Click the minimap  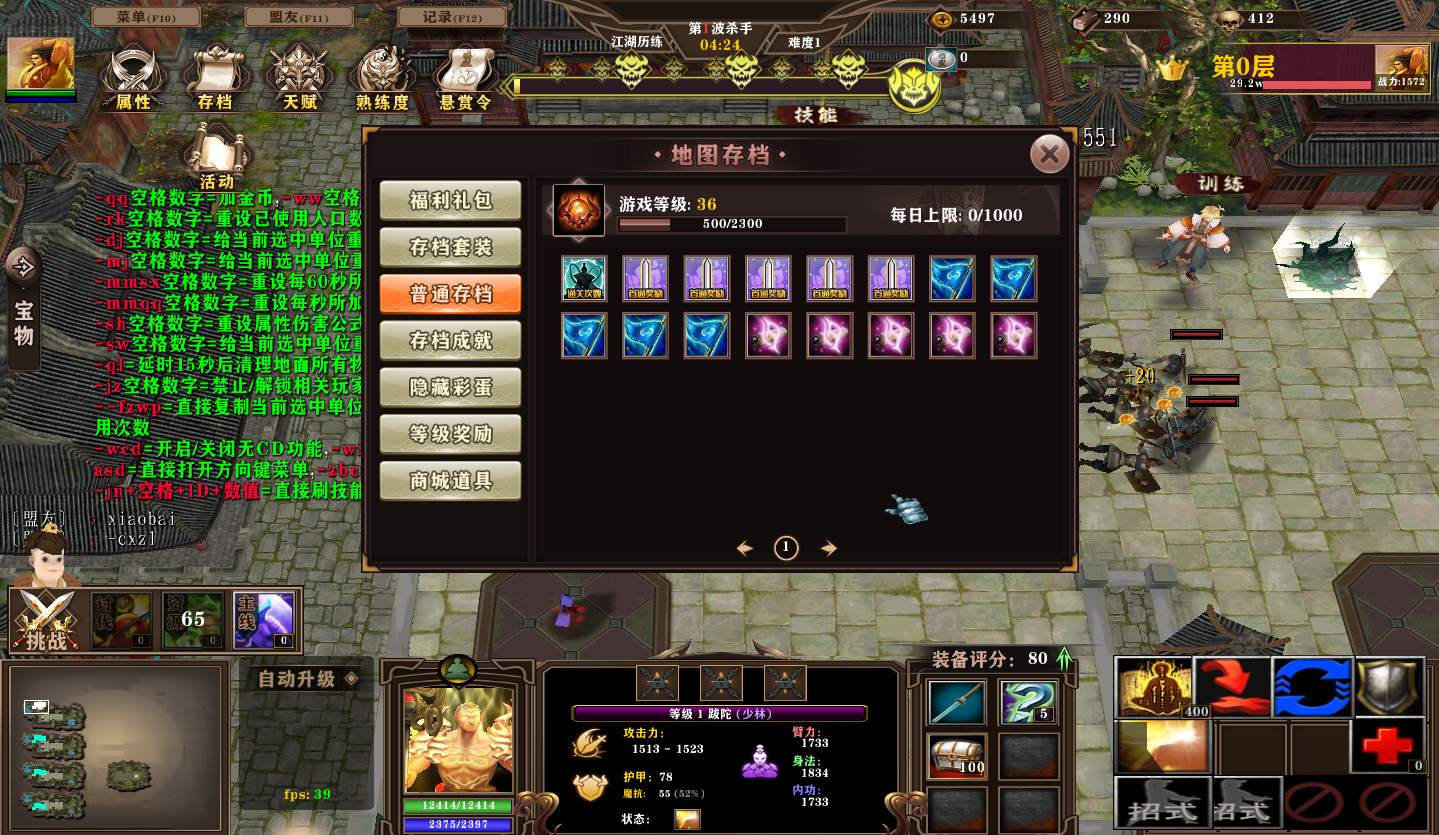(113, 748)
